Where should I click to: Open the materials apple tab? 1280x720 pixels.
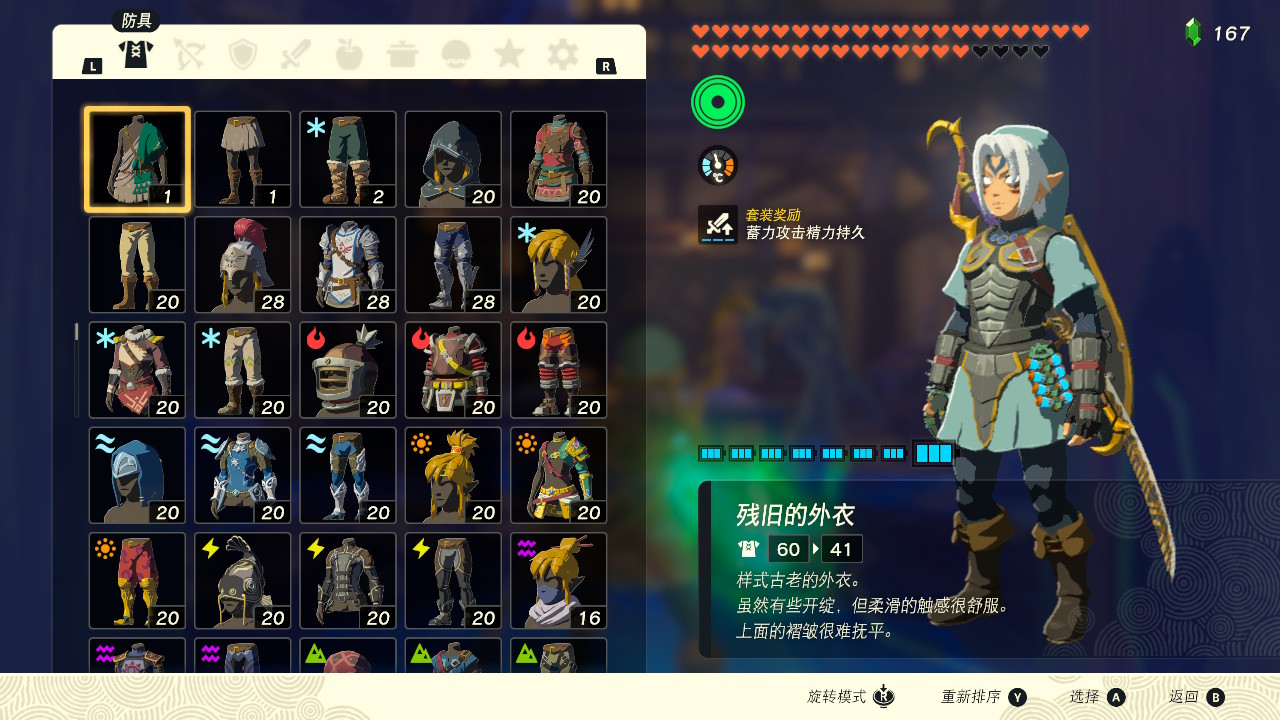click(349, 54)
